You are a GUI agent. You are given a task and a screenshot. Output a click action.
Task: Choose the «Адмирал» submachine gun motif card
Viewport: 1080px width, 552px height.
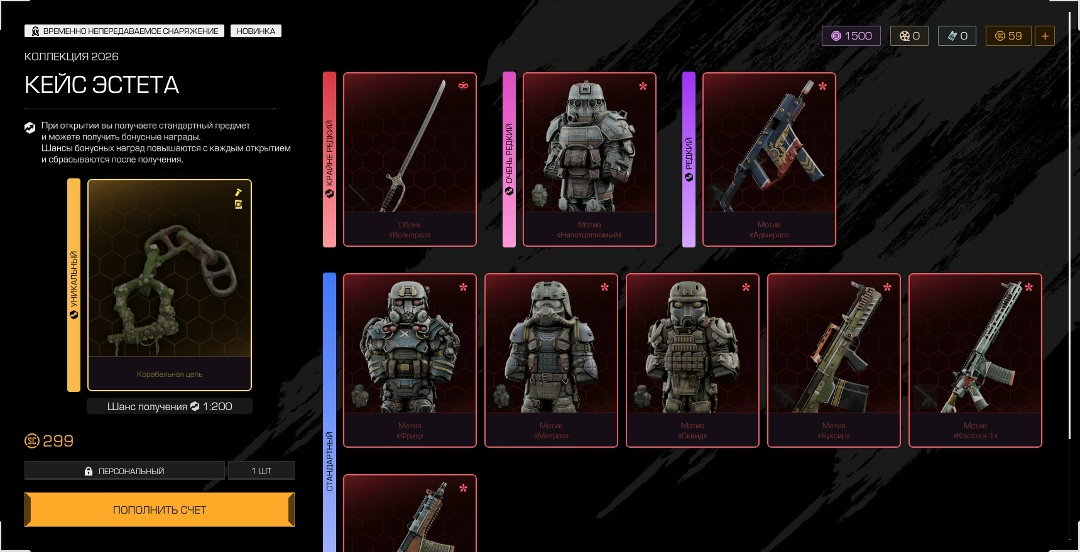[x=769, y=159]
